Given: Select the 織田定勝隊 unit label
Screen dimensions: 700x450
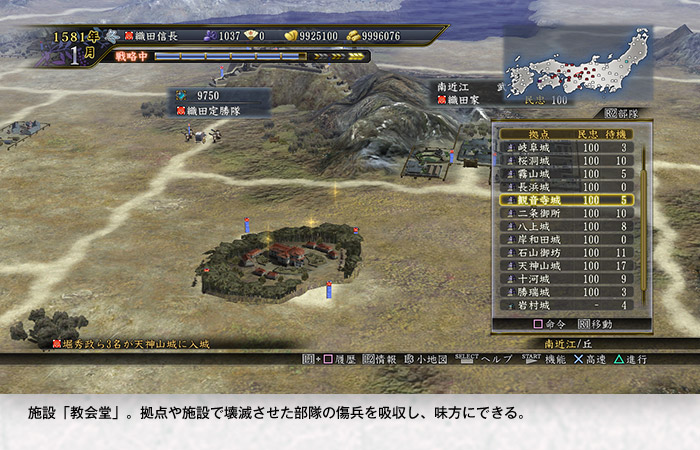Looking at the screenshot, I should tap(215, 110).
